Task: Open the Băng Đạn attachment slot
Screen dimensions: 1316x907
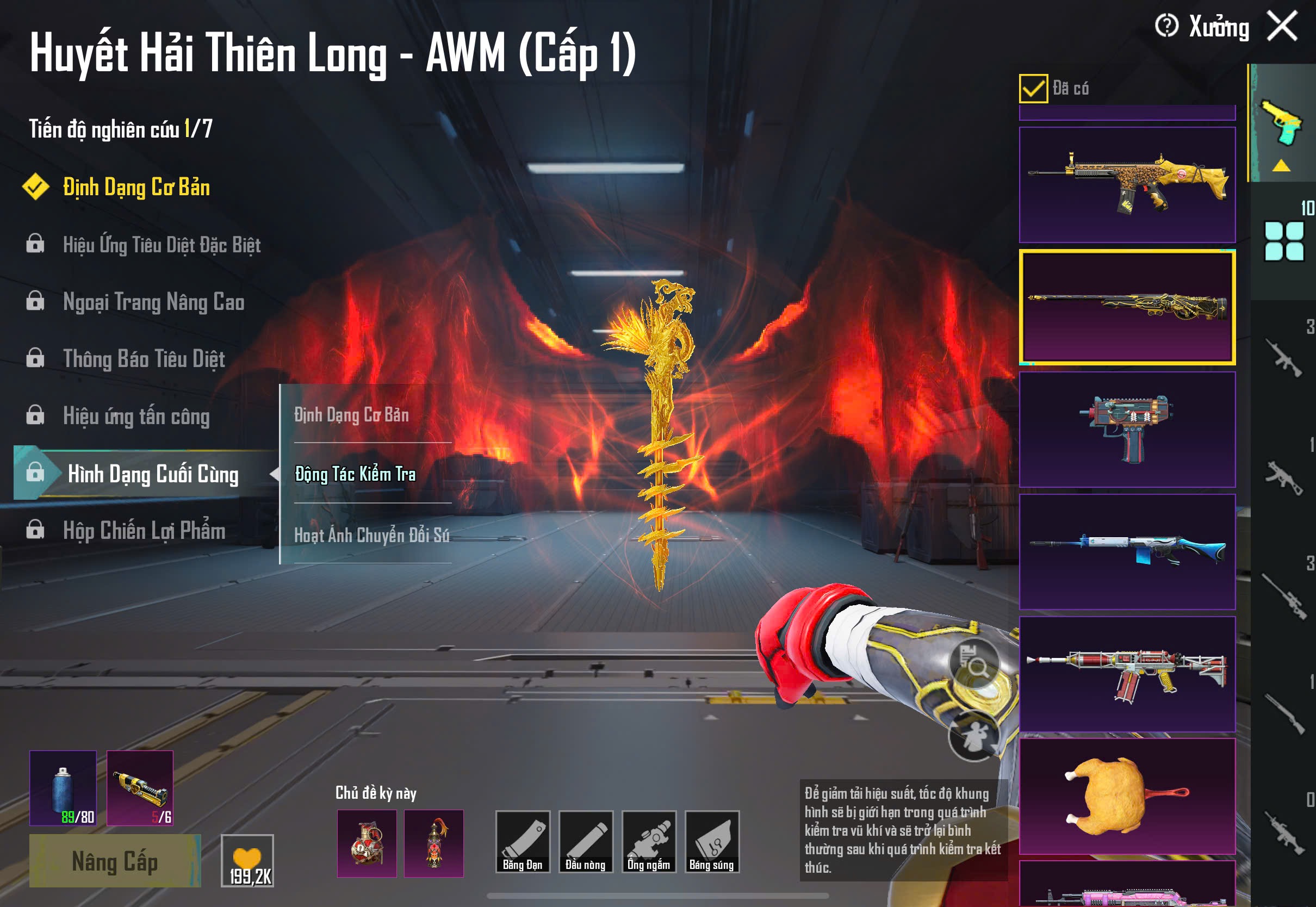Action: 522,842
